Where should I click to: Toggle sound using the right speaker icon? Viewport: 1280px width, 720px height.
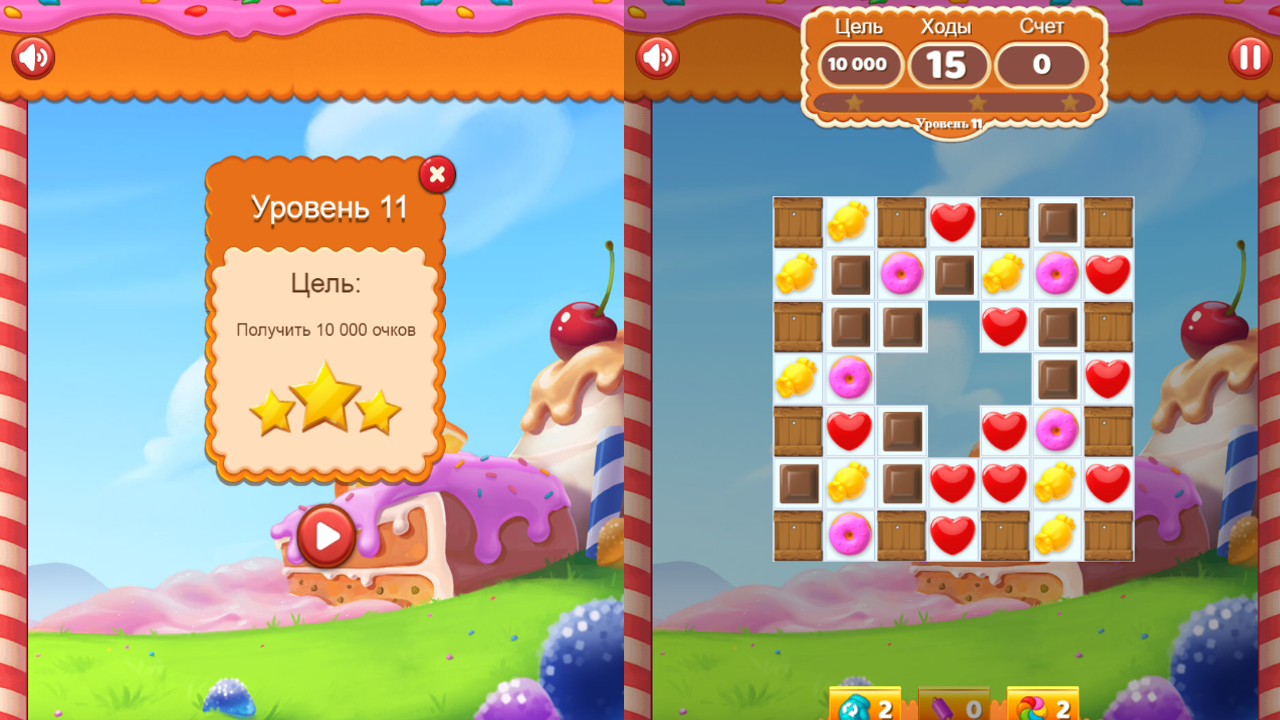coord(659,57)
